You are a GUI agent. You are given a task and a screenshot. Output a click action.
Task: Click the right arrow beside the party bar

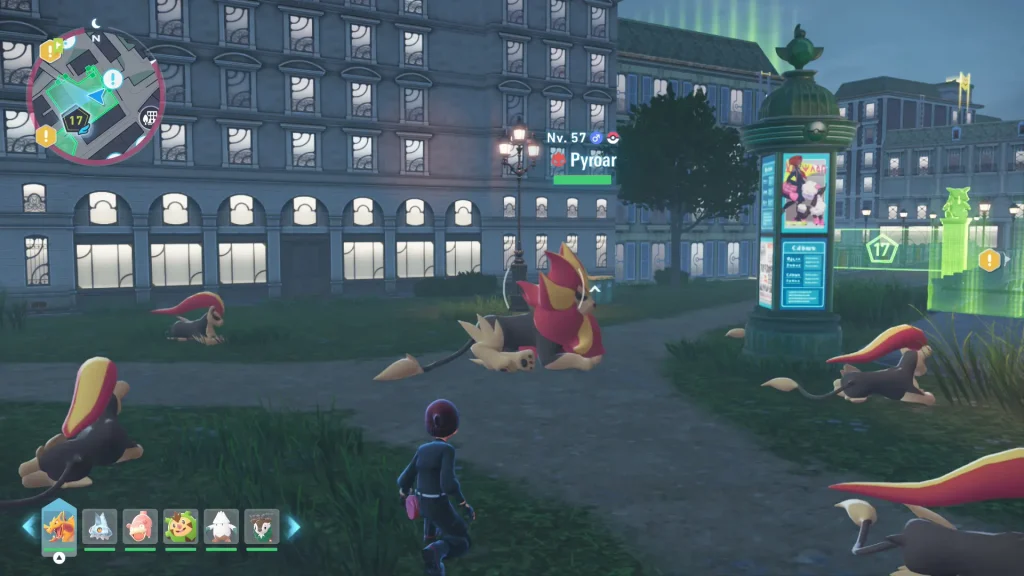[294, 527]
